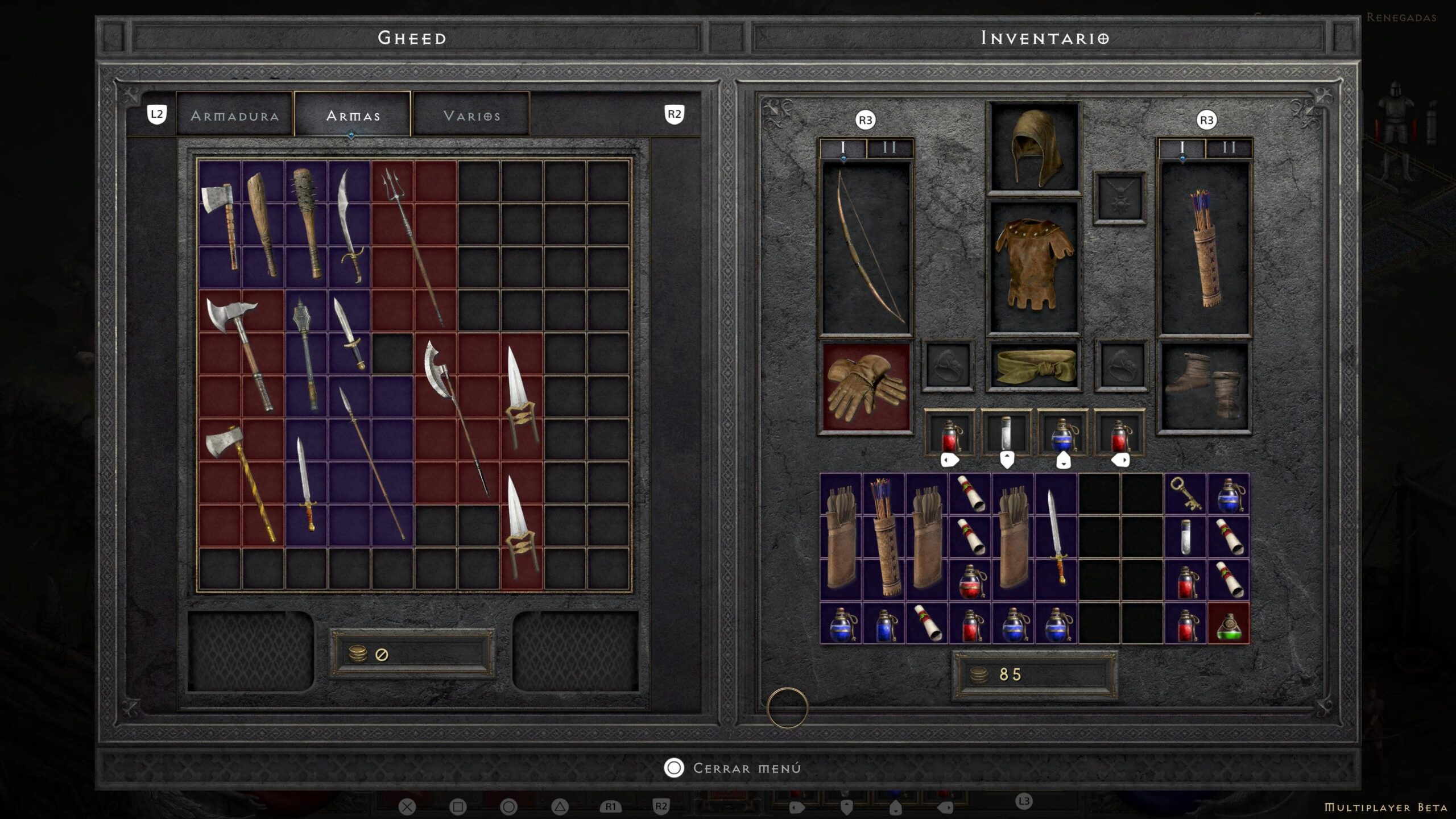The image size is (1456, 819).
Task: Click the equipped hood helmet
Action: click(1033, 148)
